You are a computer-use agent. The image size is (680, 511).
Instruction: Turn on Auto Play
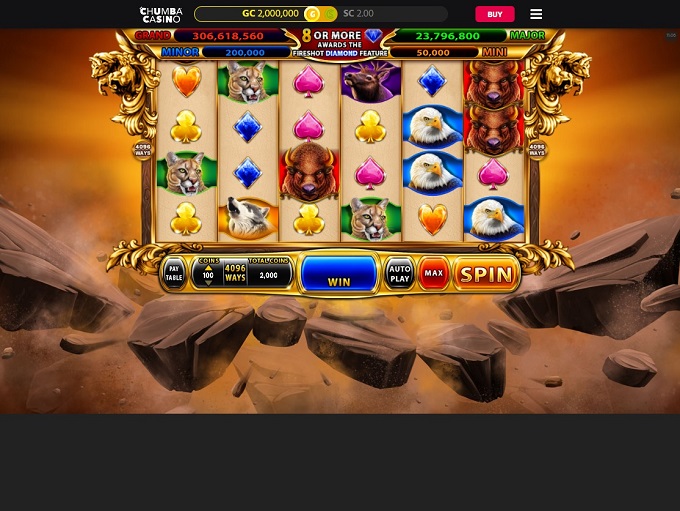click(x=399, y=273)
